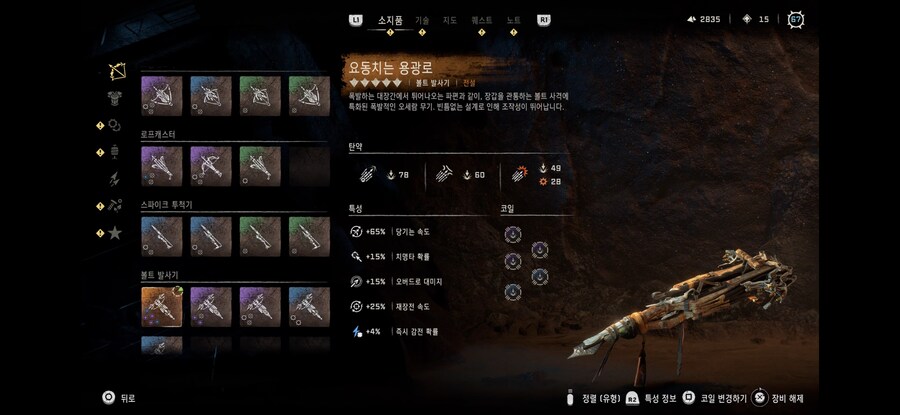
Task: Show the 노트 (Notebook) tab
Action: coord(514,19)
